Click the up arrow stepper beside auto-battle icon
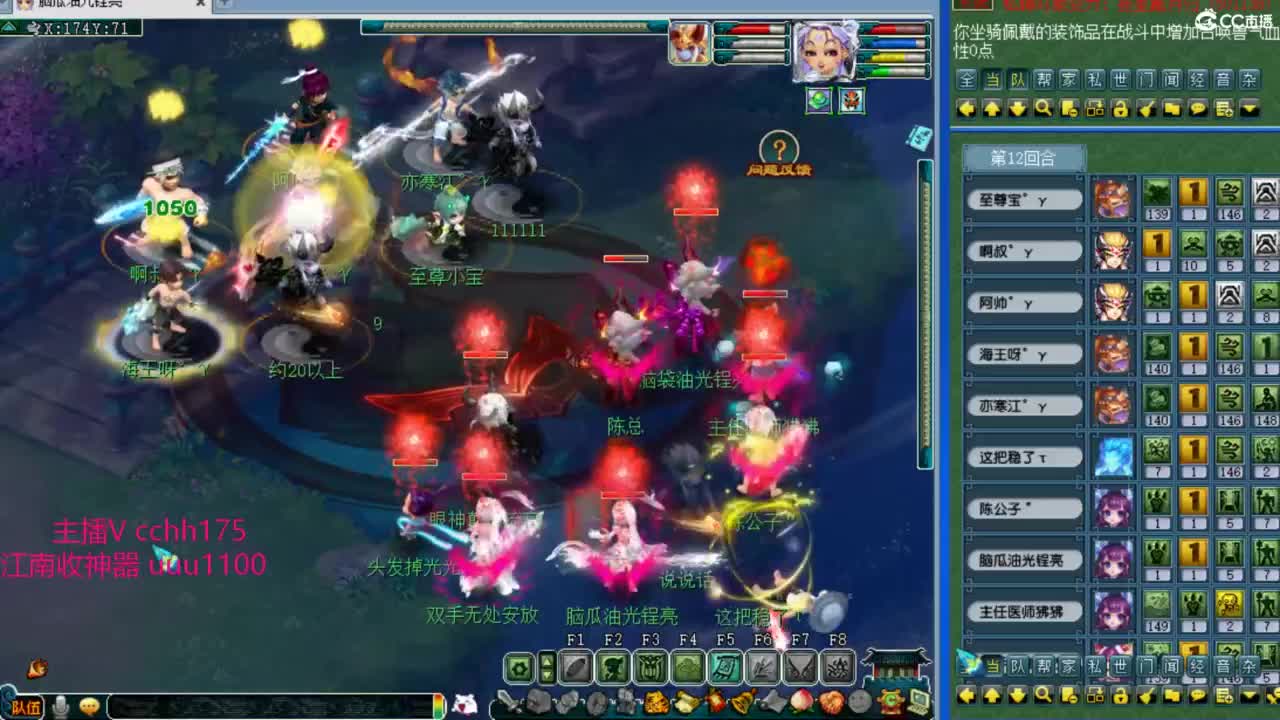This screenshot has width=1280, height=720. pyautogui.click(x=546, y=662)
